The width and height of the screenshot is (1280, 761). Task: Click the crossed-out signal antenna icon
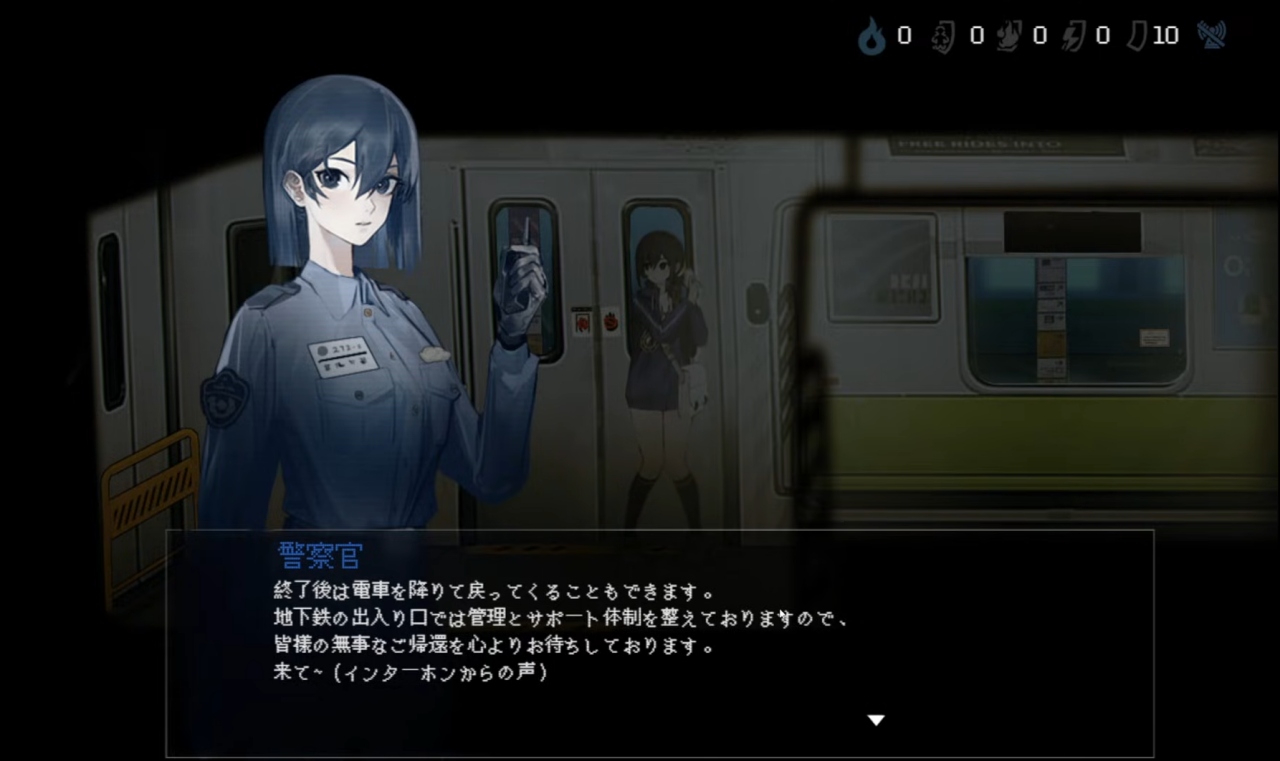1212,36
